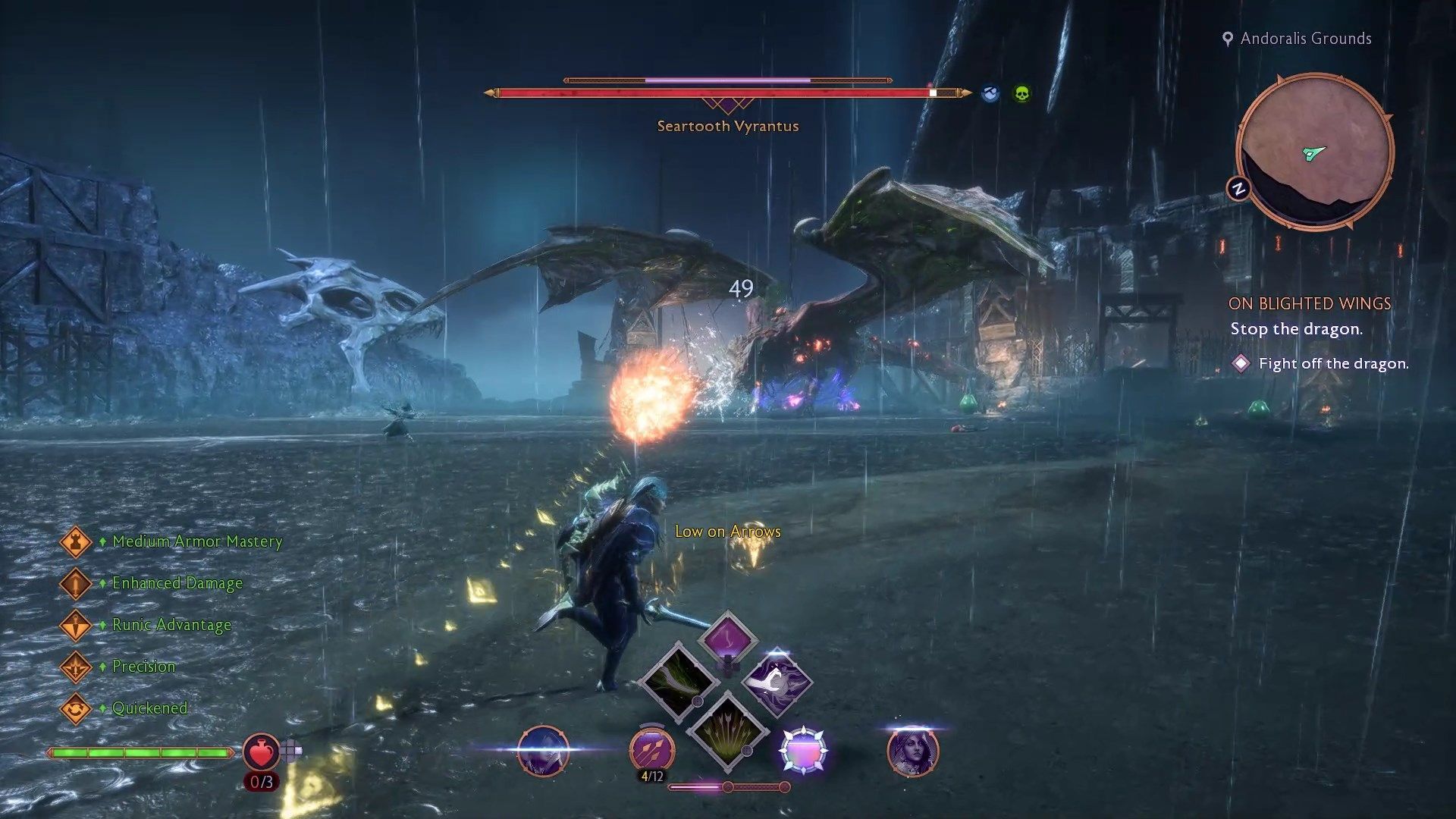This screenshot has height=819, width=1456.
Task: Click the green skull boss status icon
Action: pyautogui.click(x=1021, y=94)
